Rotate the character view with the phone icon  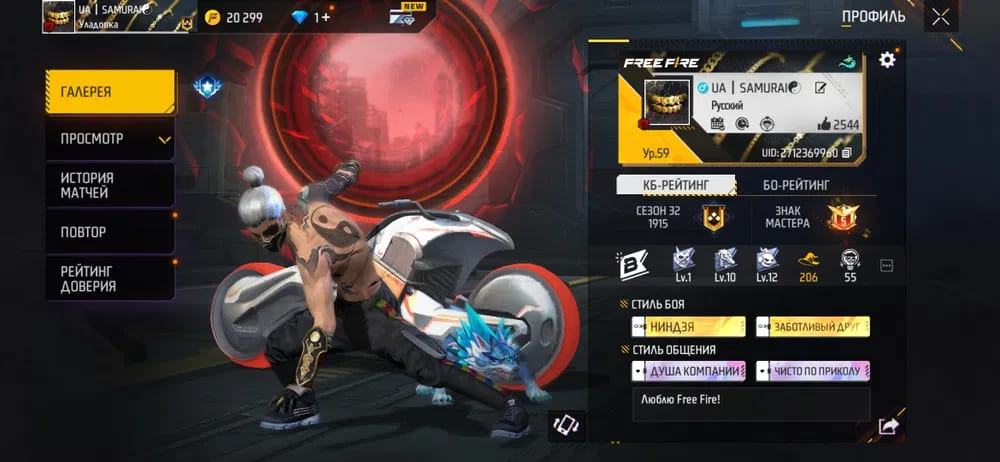point(566,424)
